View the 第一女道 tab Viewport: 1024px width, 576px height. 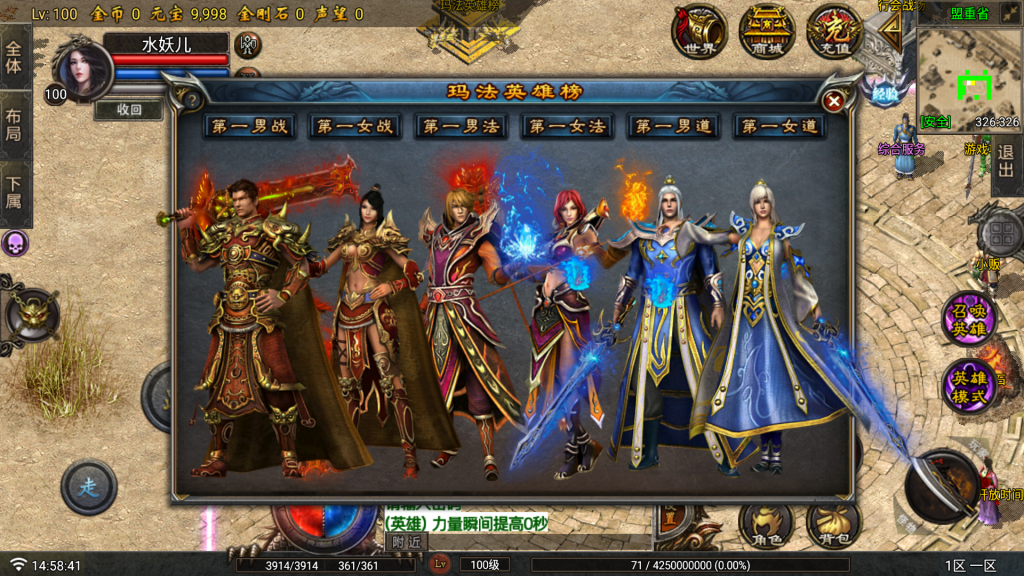(779, 127)
